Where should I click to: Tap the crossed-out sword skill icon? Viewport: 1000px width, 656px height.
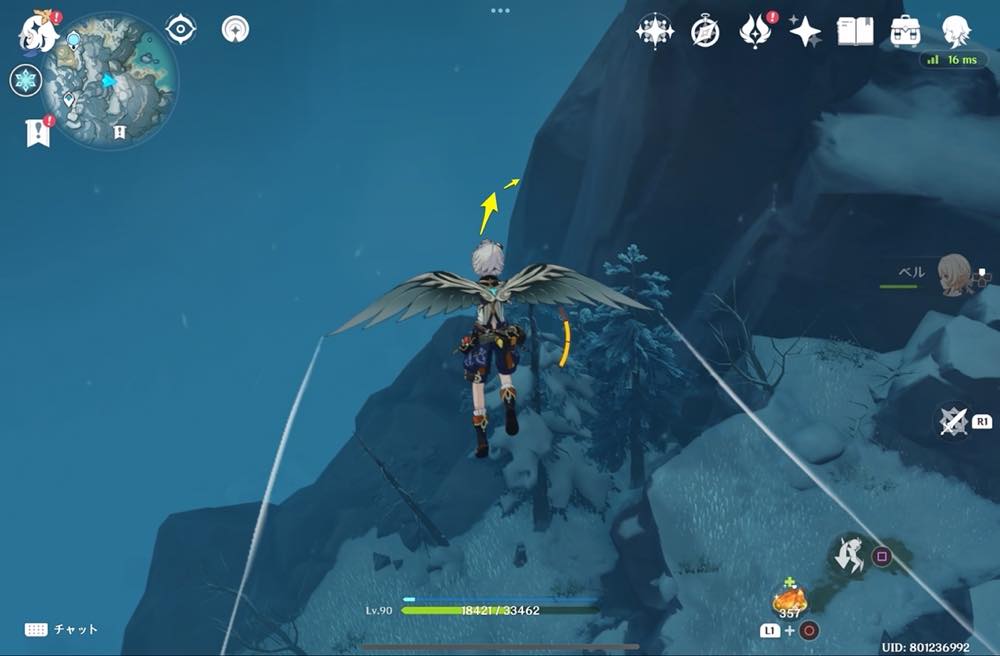point(954,421)
